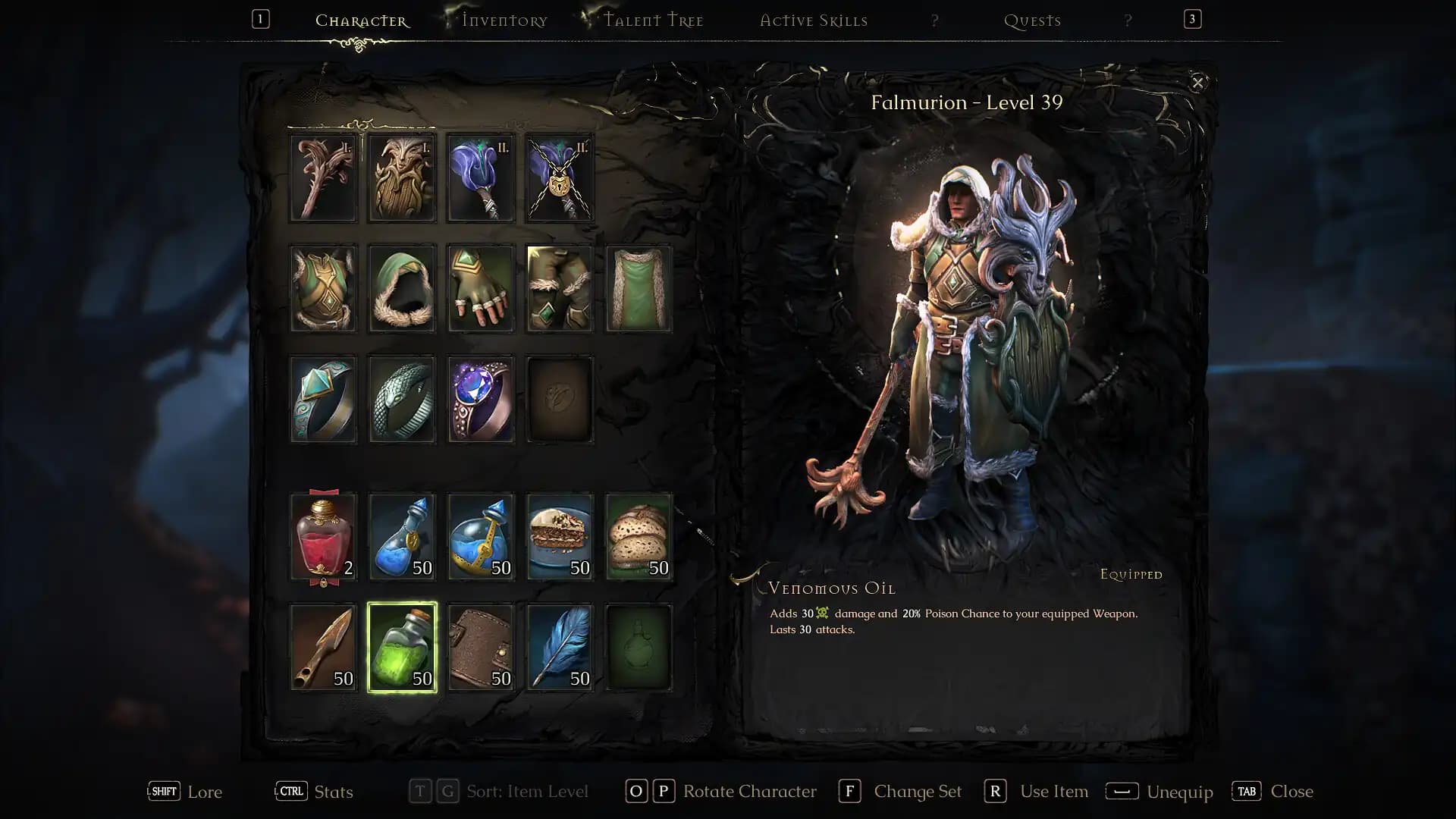The image size is (1456, 819).
Task: Select the purple flower trinket
Action: pyautogui.click(x=480, y=177)
